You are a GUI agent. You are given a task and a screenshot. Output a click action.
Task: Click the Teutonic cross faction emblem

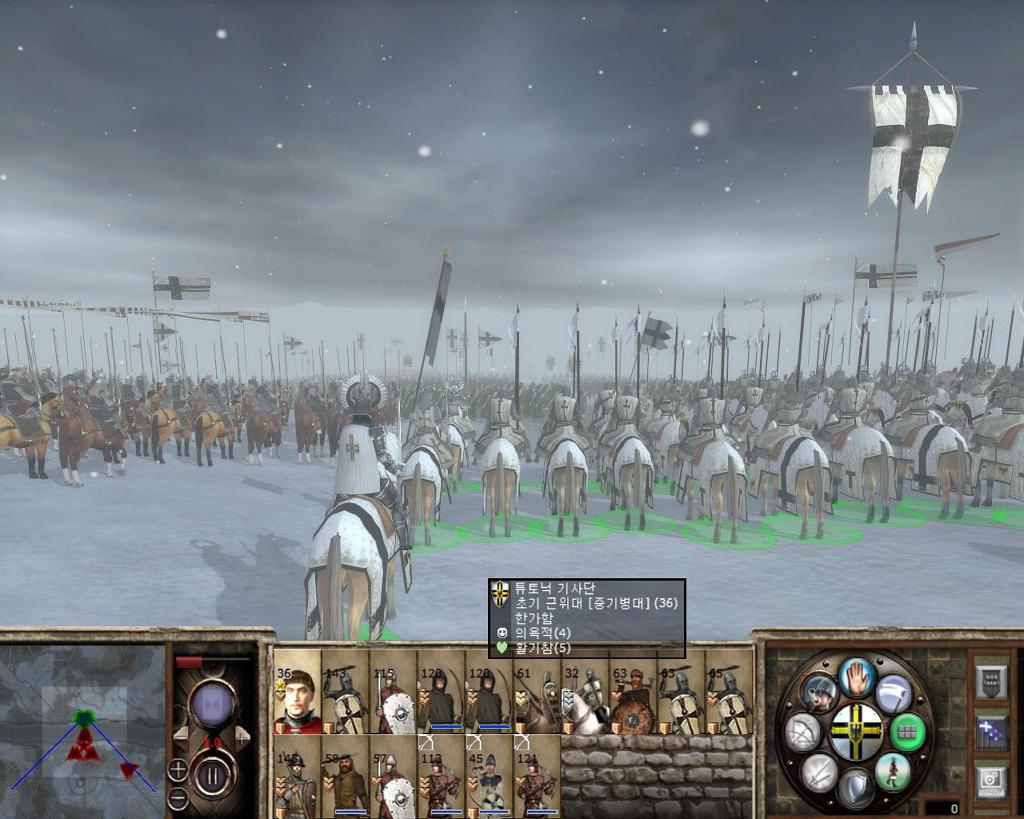pyautogui.click(x=856, y=732)
